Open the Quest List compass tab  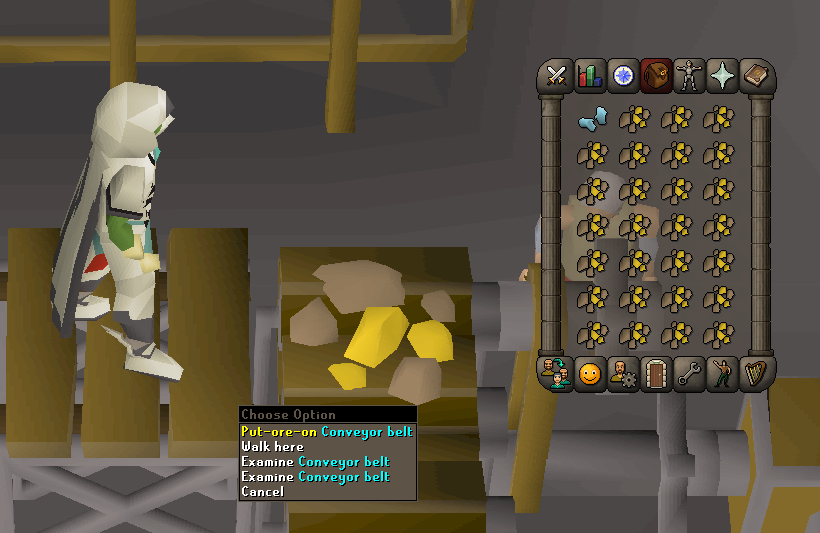624,75
